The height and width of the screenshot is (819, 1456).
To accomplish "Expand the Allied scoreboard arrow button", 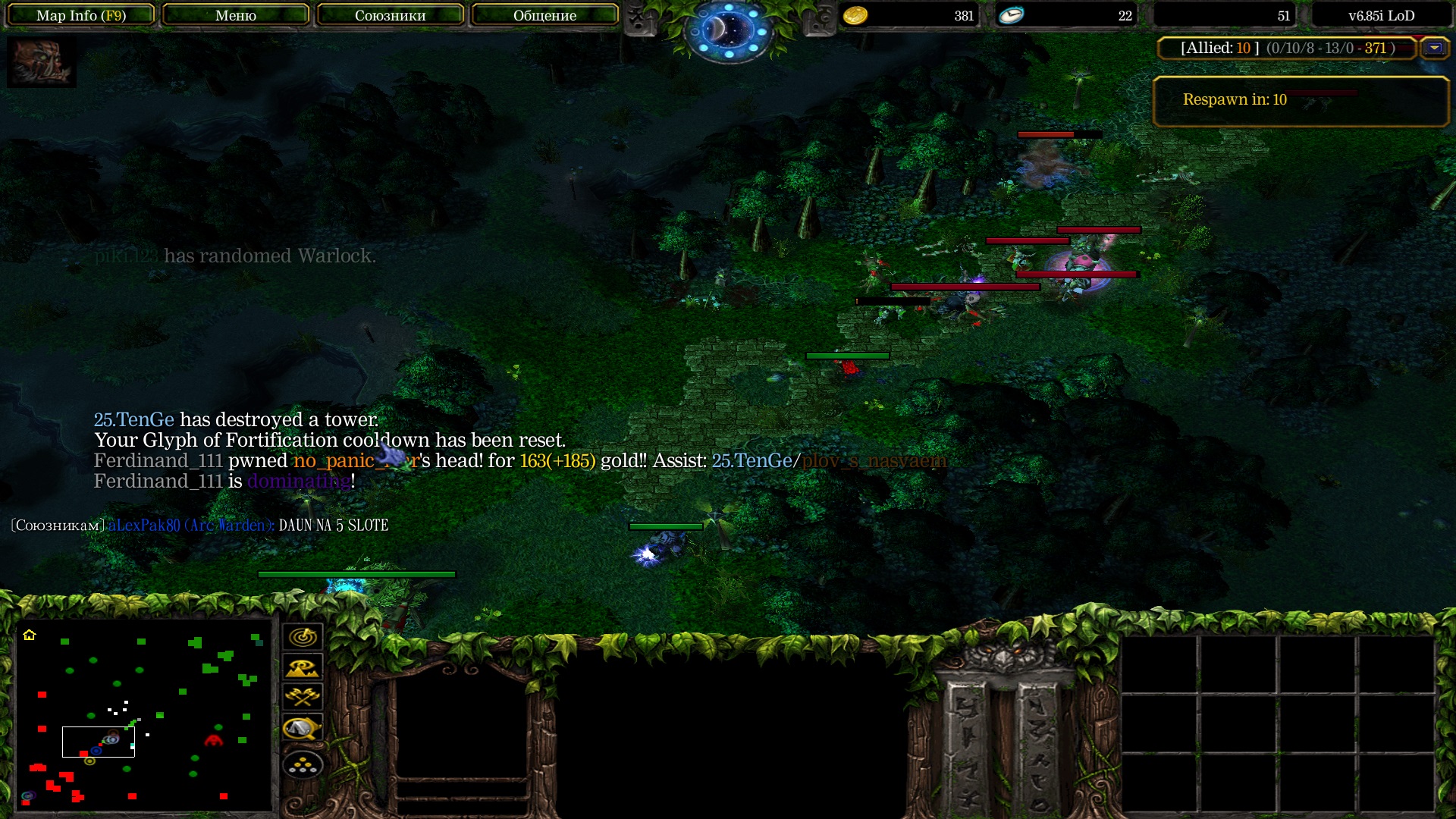I will [x=1434, y=48].
